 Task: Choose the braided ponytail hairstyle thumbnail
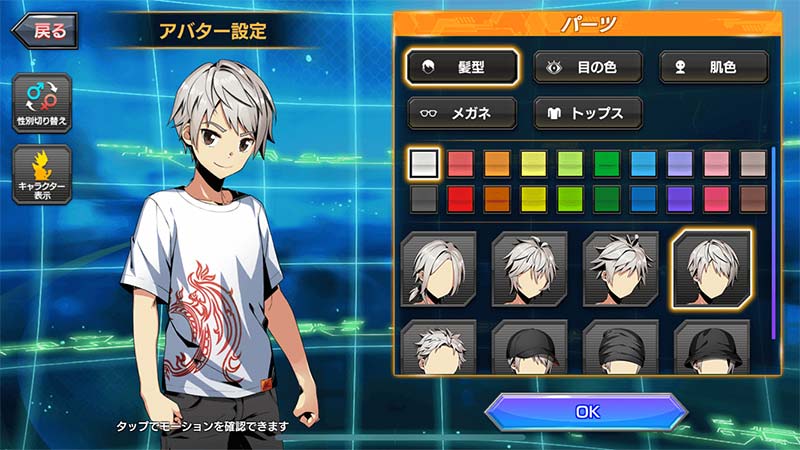pos(438,269)
